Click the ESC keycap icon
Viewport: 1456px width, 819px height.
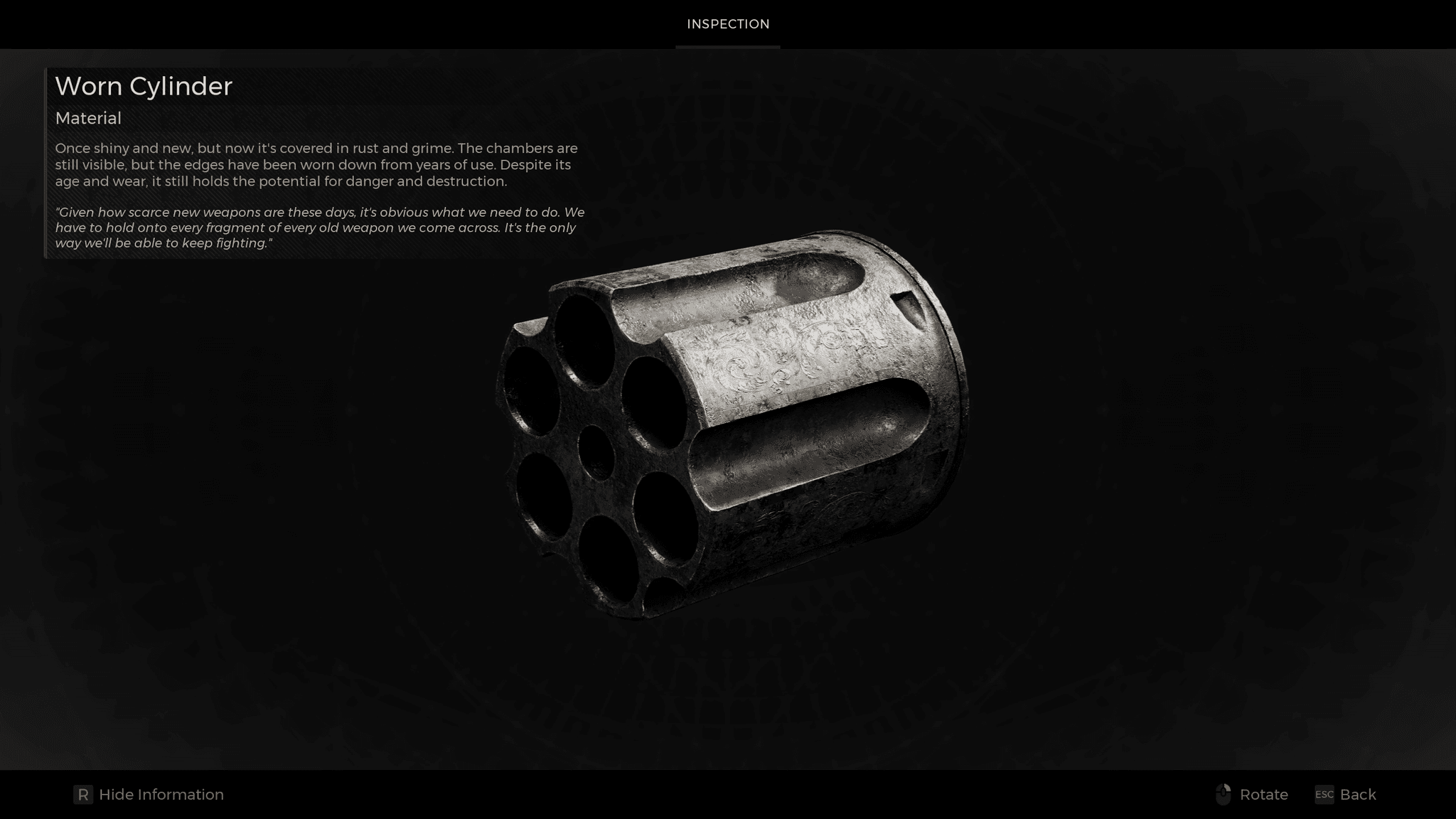[1324, 795]
